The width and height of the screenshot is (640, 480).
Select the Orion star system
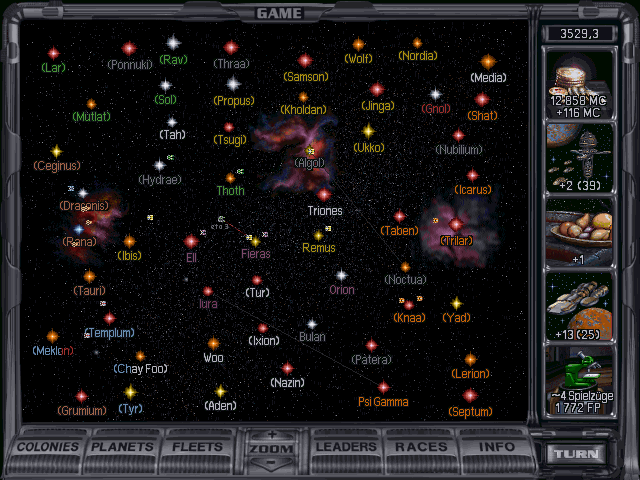(341, 275)
